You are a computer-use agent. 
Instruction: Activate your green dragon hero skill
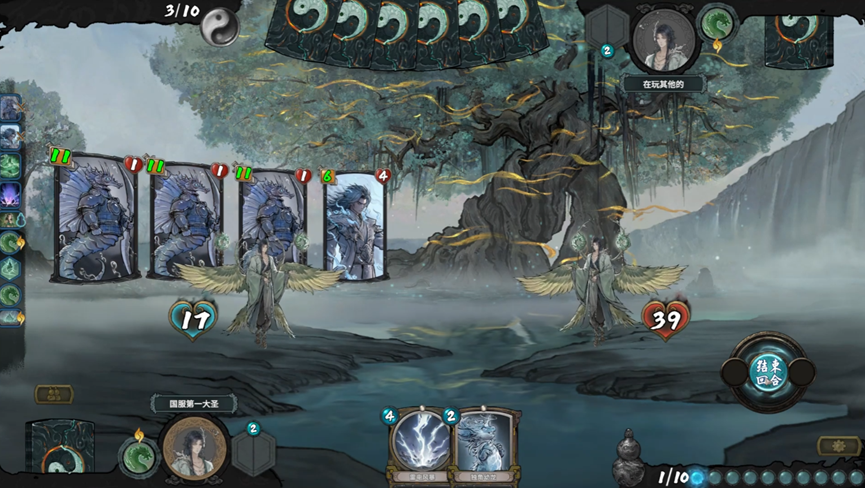pos(139,457)
